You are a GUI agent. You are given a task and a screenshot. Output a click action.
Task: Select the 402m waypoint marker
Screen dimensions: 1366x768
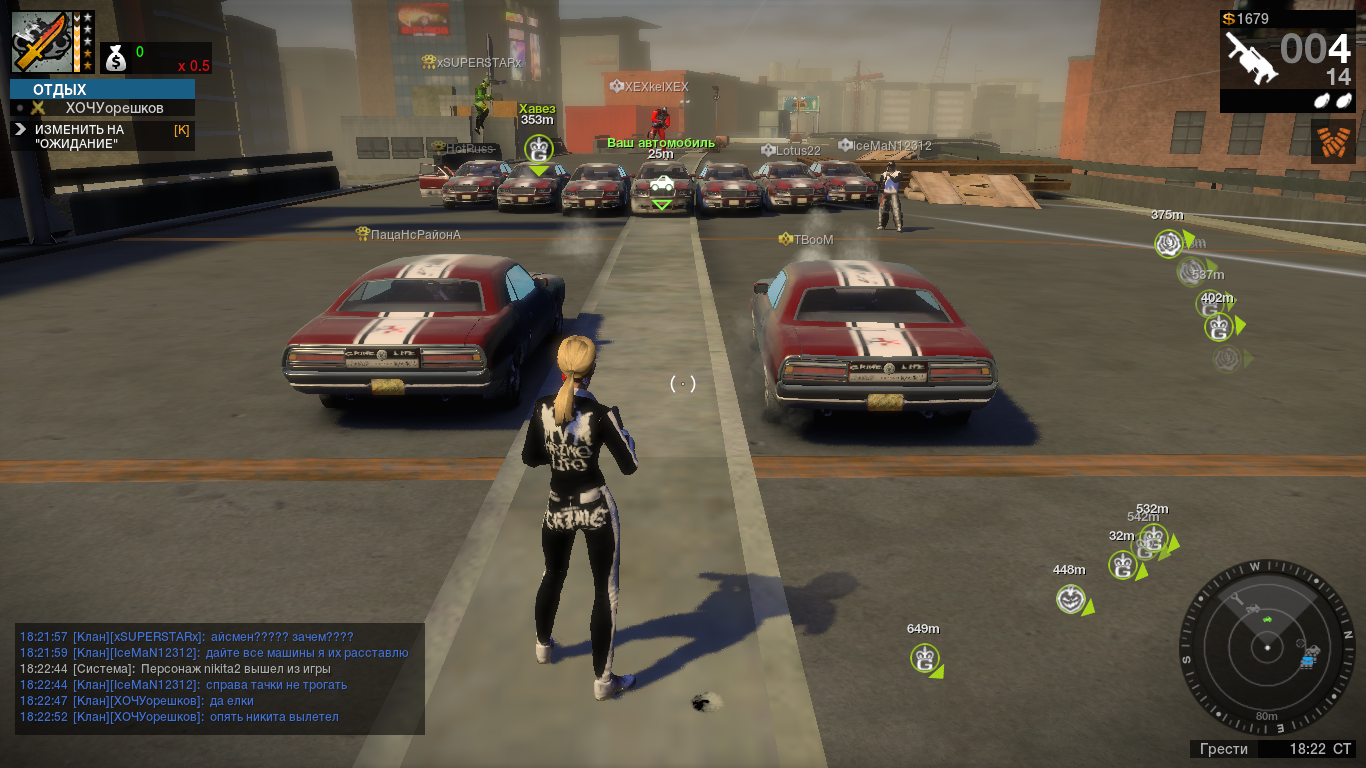click(x=1218, y=326)
